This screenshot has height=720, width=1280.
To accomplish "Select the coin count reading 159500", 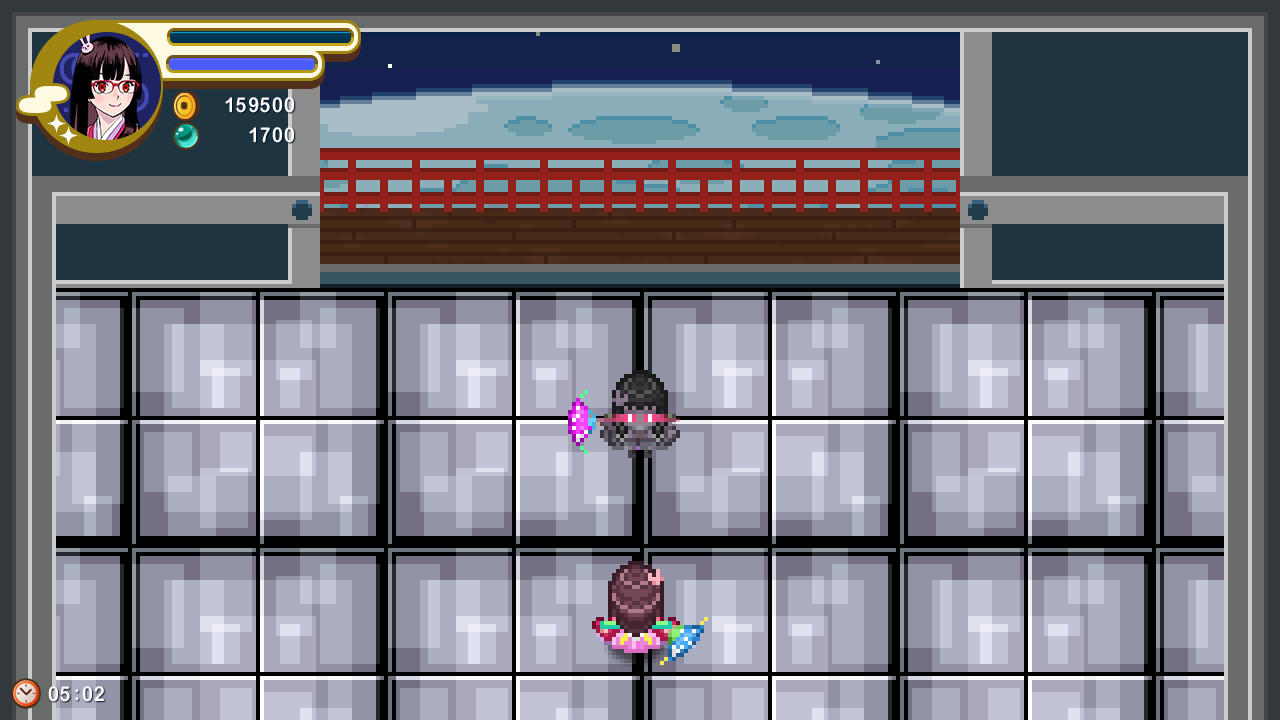I will click(x=258, y=105).
